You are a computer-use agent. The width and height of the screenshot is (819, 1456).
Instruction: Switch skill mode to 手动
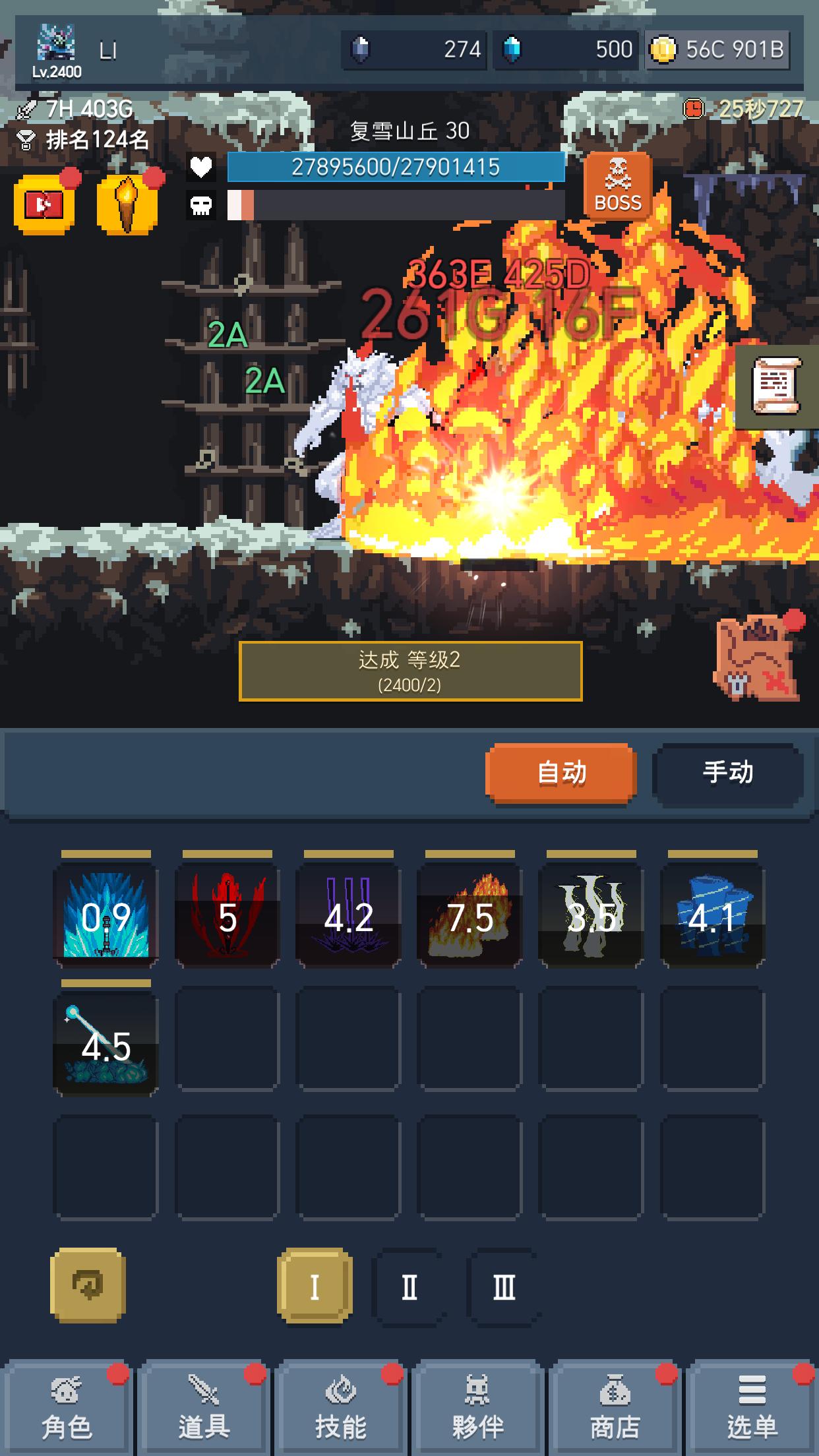pos(727,772)
